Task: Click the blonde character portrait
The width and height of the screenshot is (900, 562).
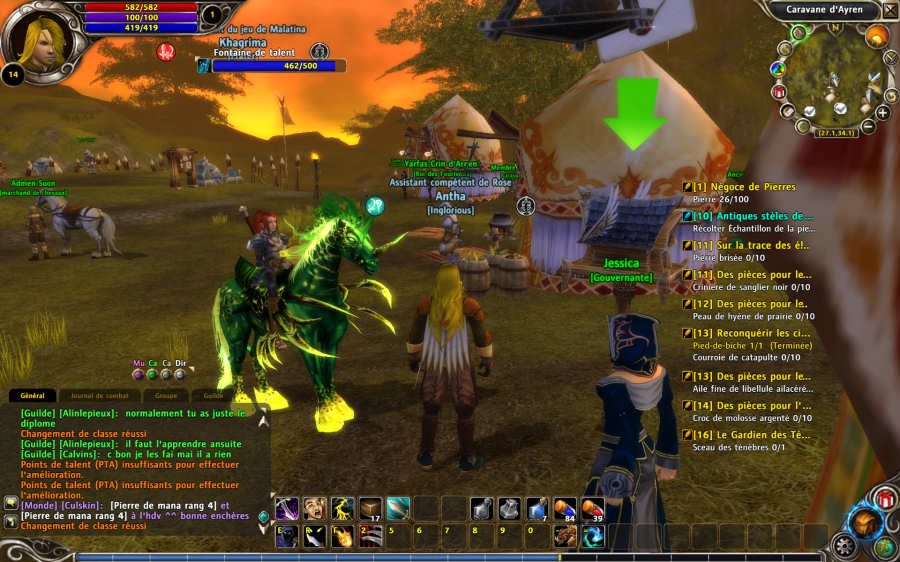Action: [x=38, y=38]
